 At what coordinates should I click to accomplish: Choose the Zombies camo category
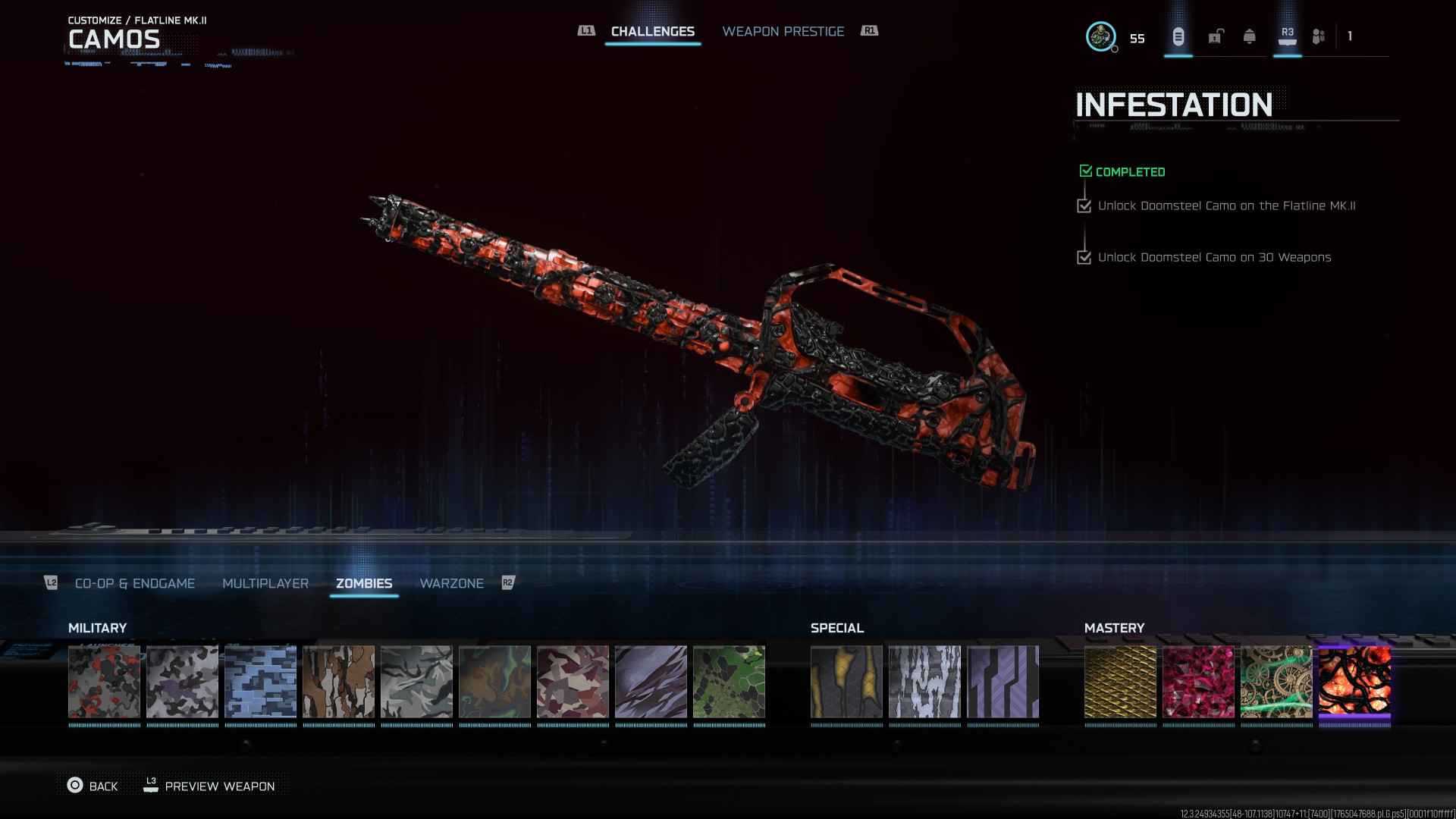(364, 583)
